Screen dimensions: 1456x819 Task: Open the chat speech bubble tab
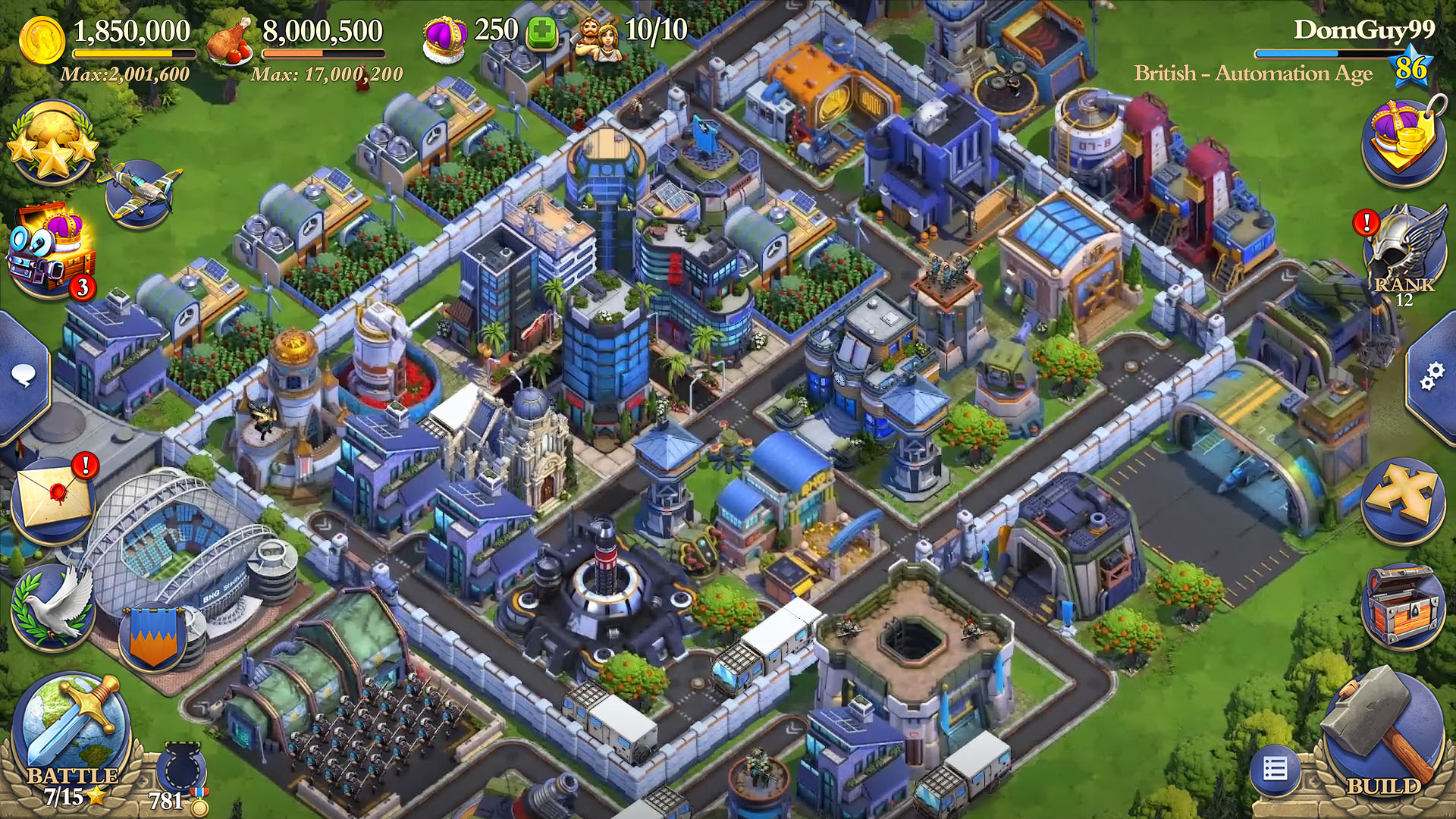point(23,375)
